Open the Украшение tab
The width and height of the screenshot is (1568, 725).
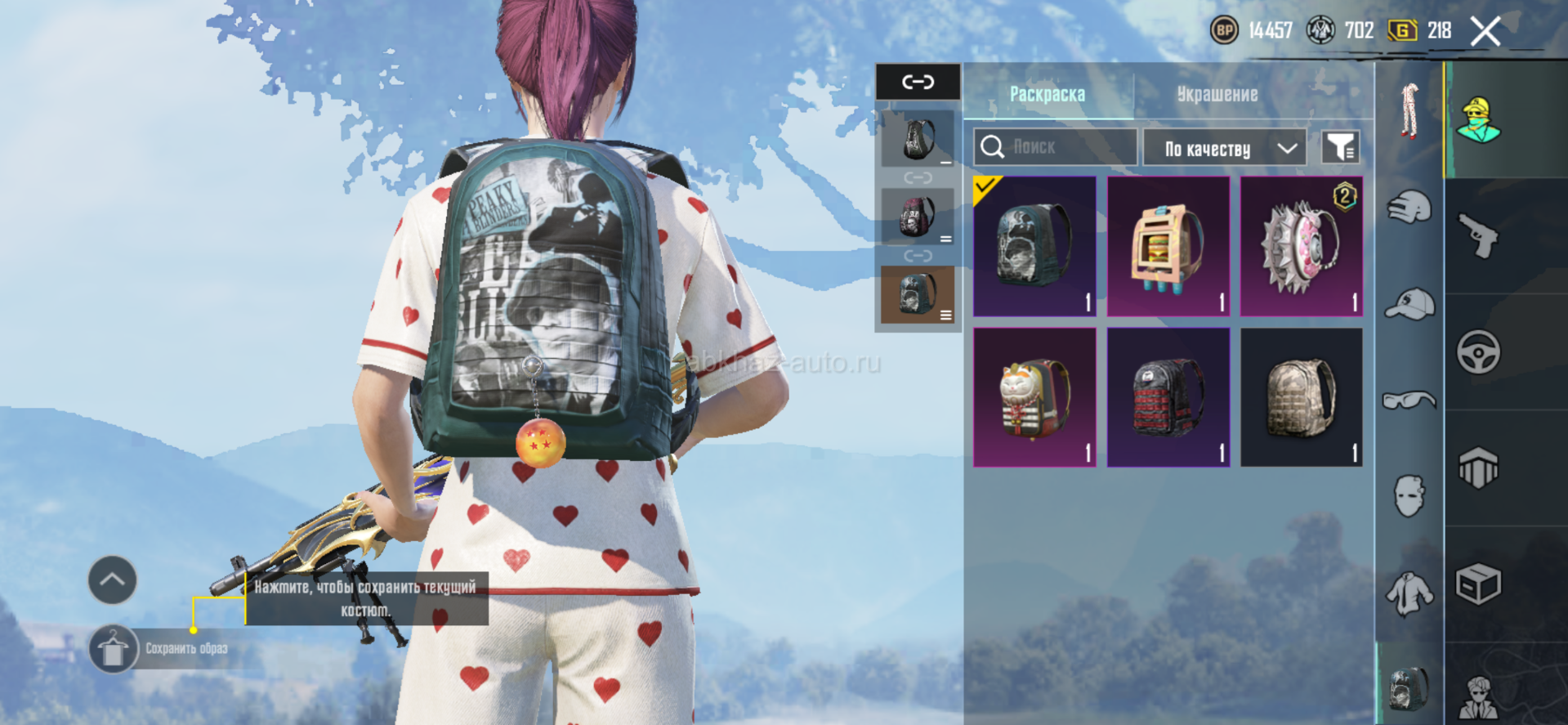(x=1217, y=95)
